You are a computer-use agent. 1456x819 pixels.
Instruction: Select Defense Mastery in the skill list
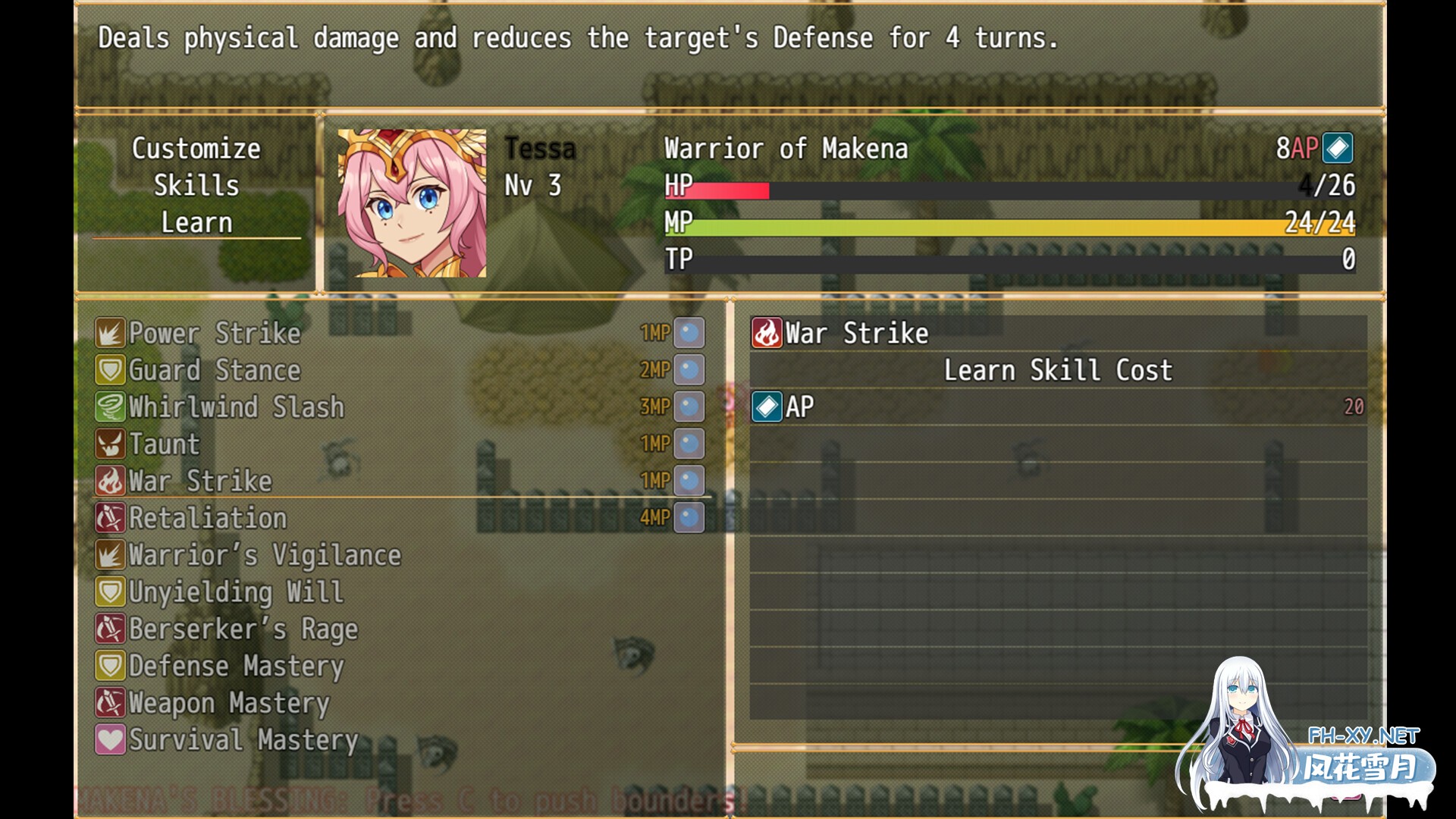(236, 666)
